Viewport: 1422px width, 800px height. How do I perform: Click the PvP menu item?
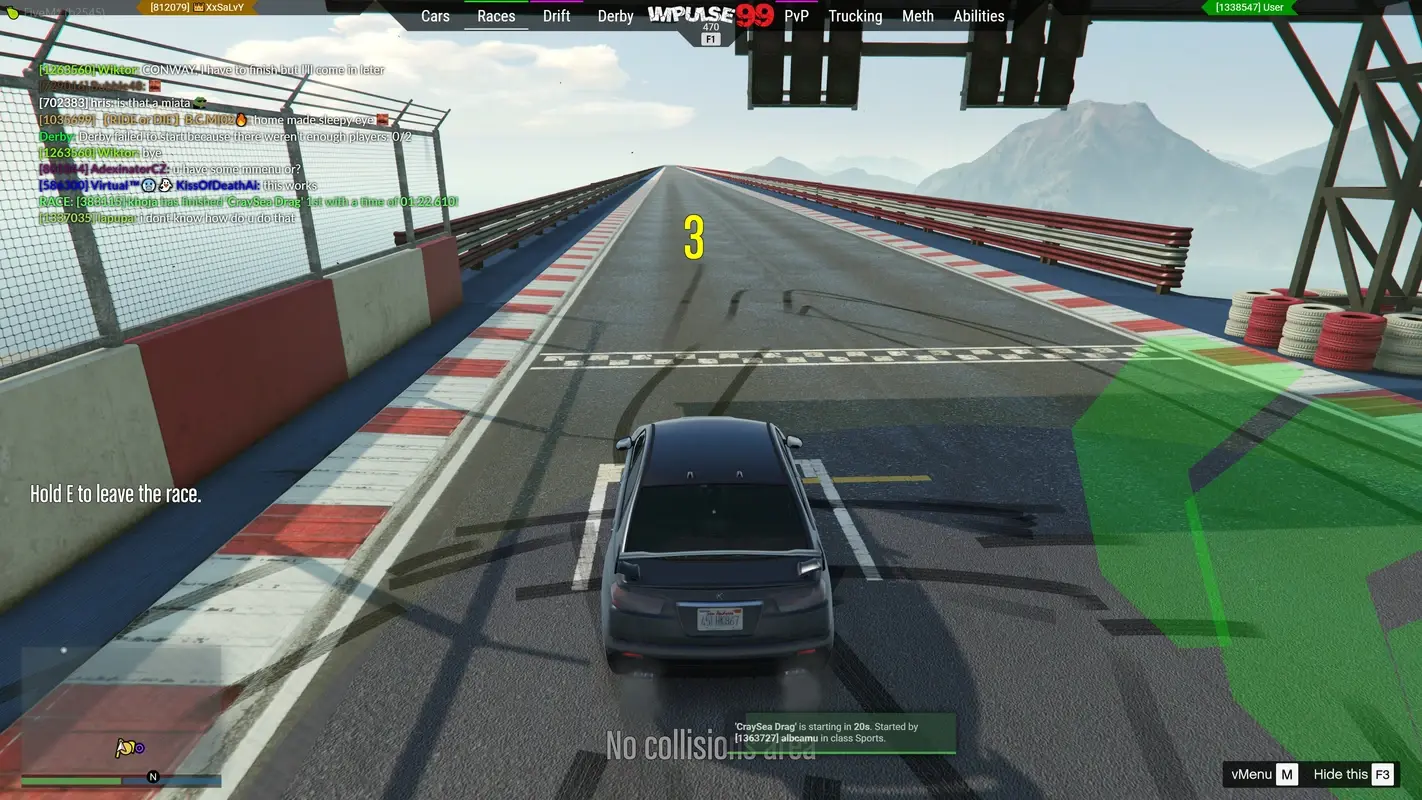pyautogui.click(x=795, y=16)
